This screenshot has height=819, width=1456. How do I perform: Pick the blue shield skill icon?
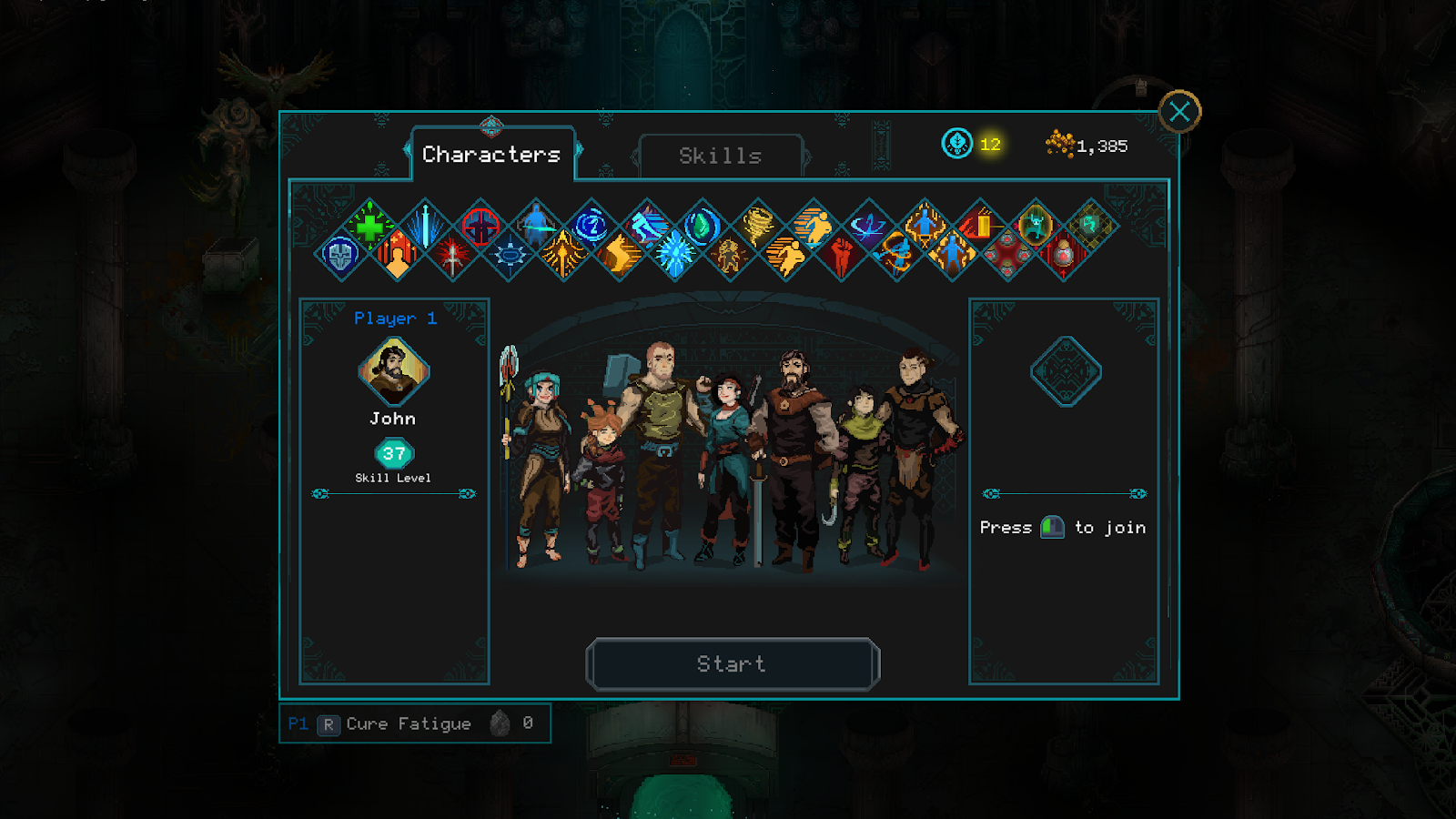[x=341, y=255]
